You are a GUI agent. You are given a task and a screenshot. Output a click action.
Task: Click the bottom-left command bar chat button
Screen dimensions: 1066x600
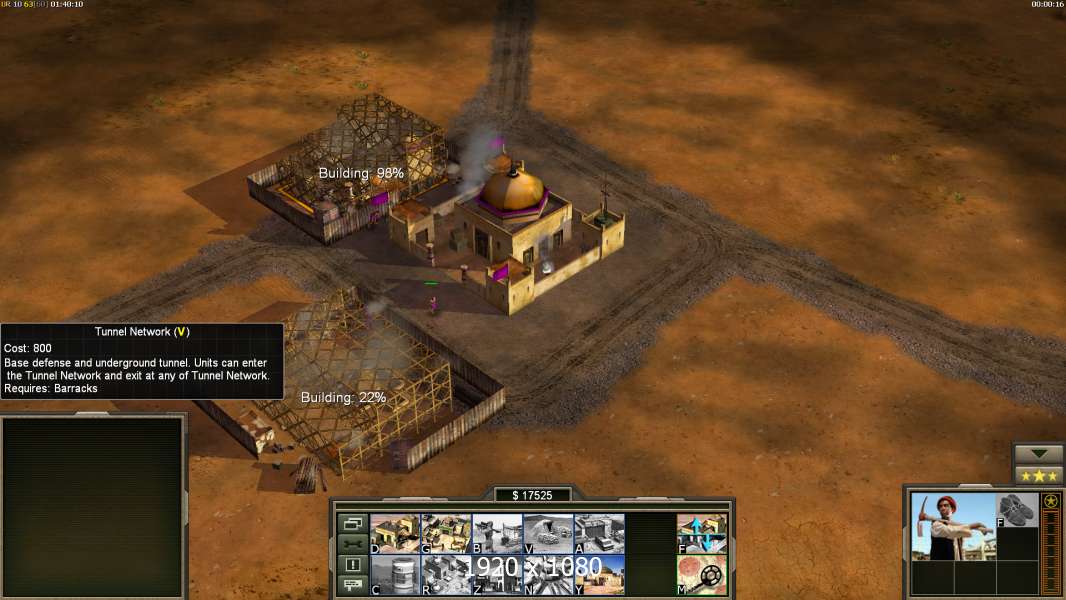click(x=352, y=586)
